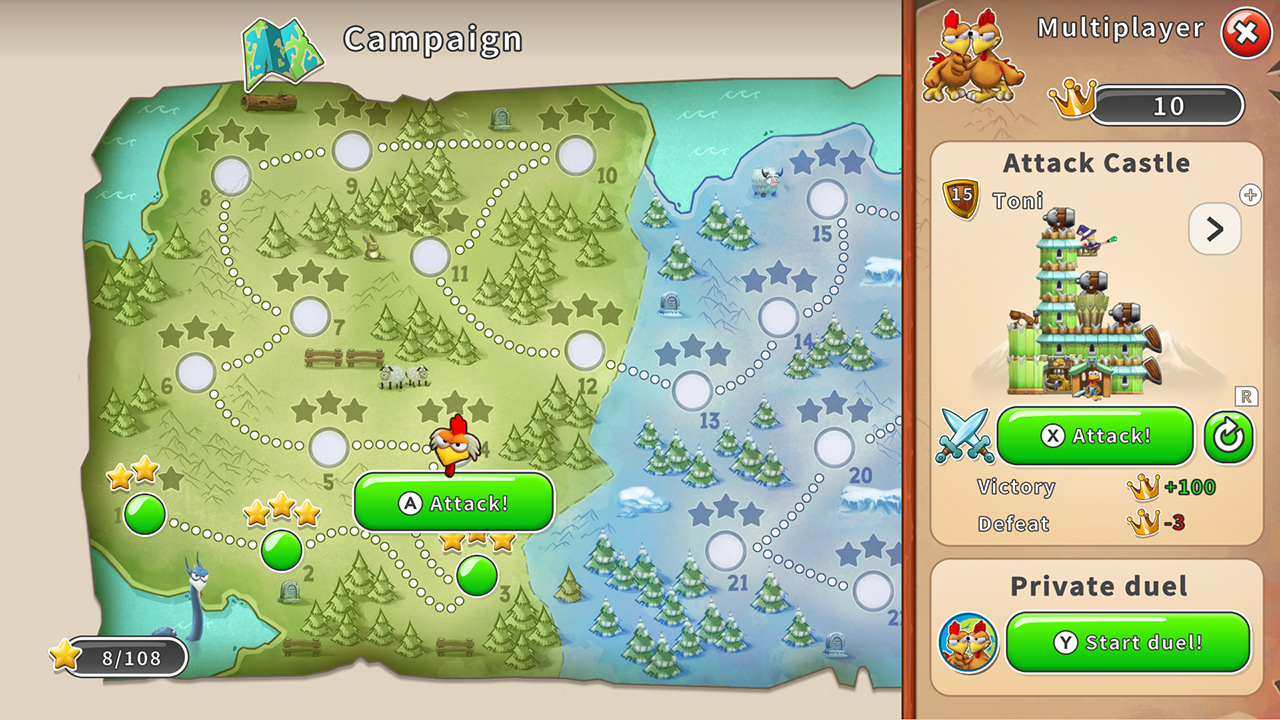Attack Toni's castle
Screen dimensions: 1280x720
(1094, 436)
